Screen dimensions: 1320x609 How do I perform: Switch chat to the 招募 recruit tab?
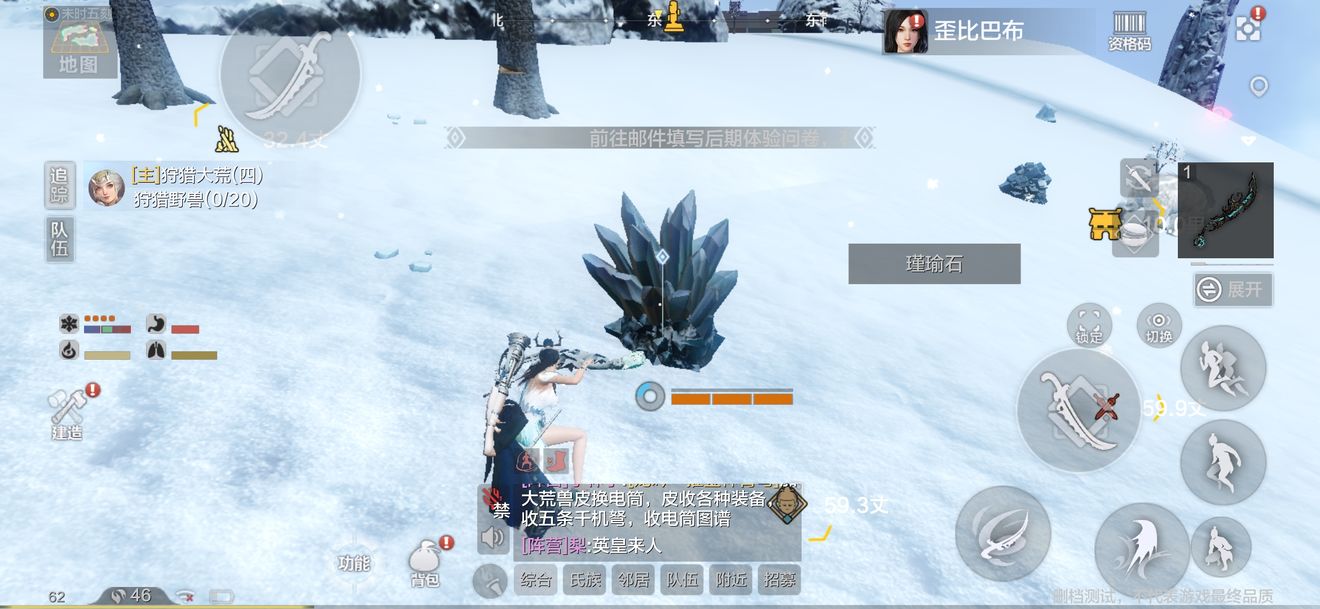[x=780, y=580]
